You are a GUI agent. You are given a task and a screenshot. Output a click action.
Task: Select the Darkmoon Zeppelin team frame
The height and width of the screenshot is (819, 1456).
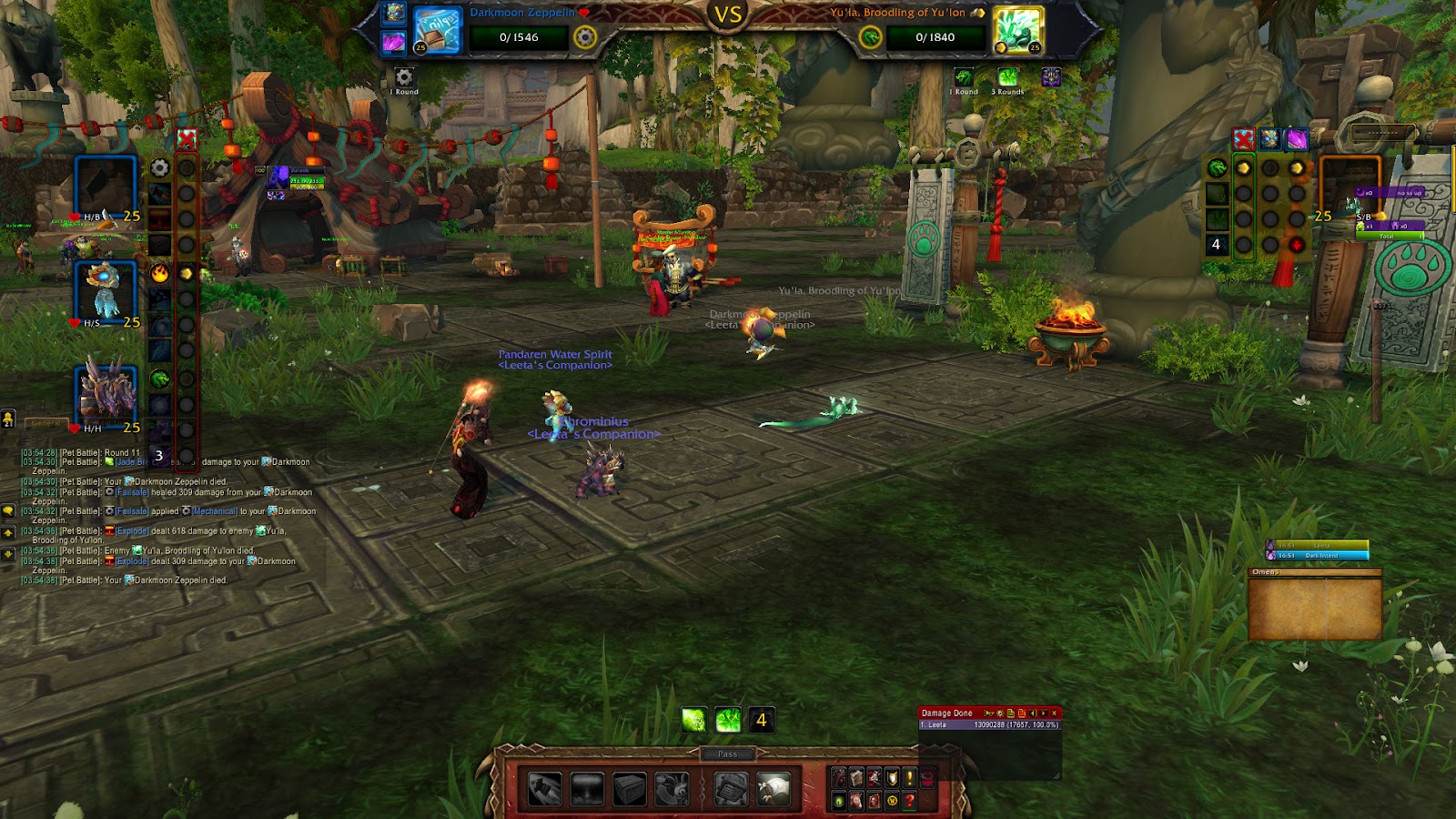coord(106,188)
